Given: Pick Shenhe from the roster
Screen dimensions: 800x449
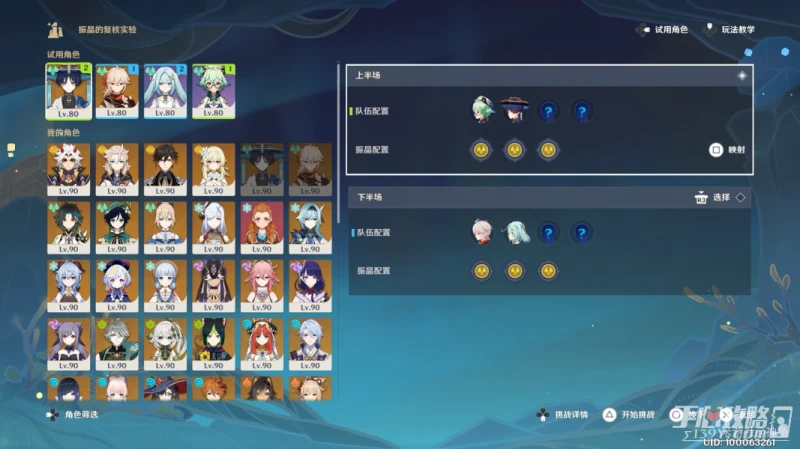Looking at the screenshot, I should point(212,226).
